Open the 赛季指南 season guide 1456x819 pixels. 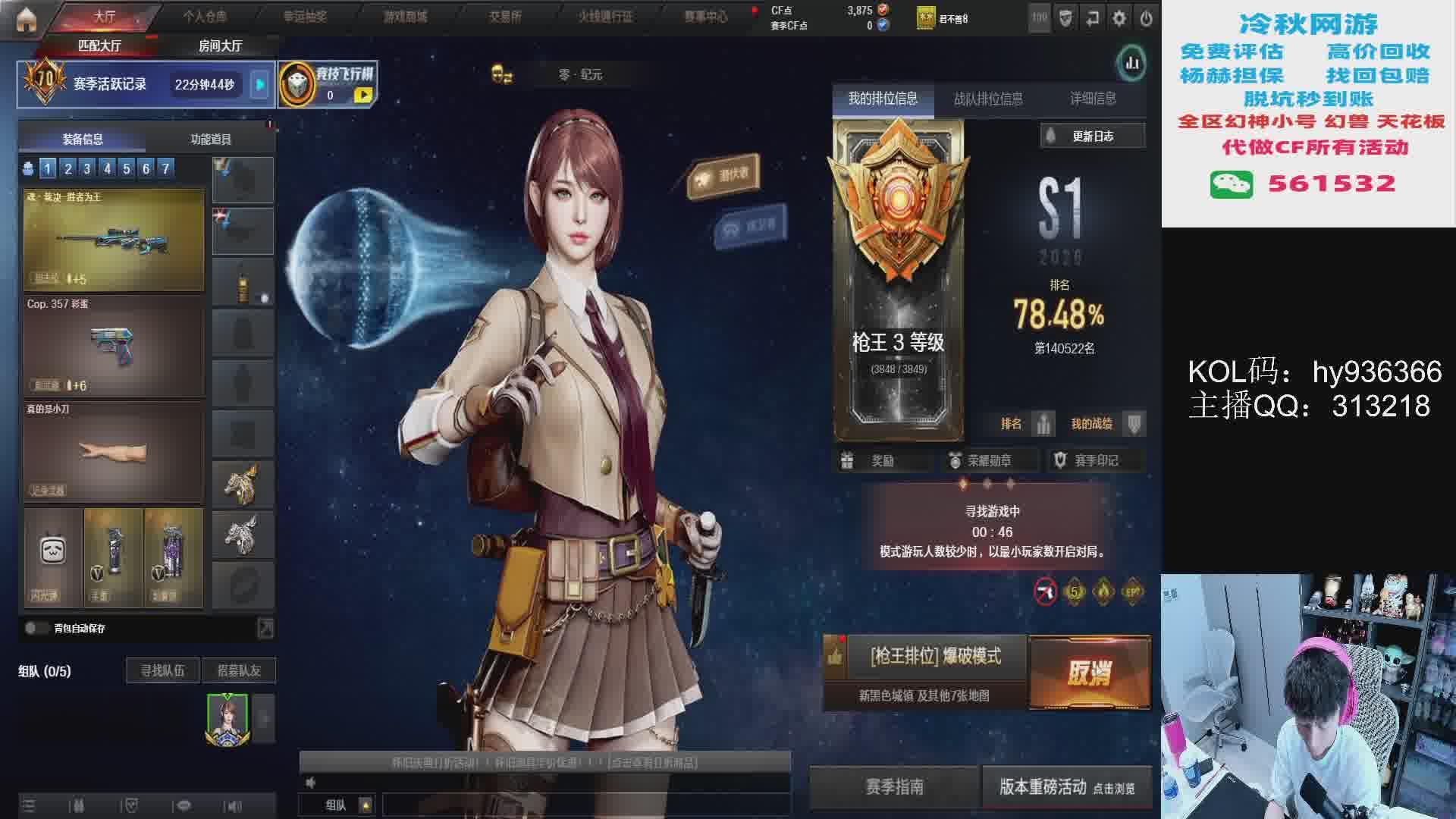[x=894, y=787]
